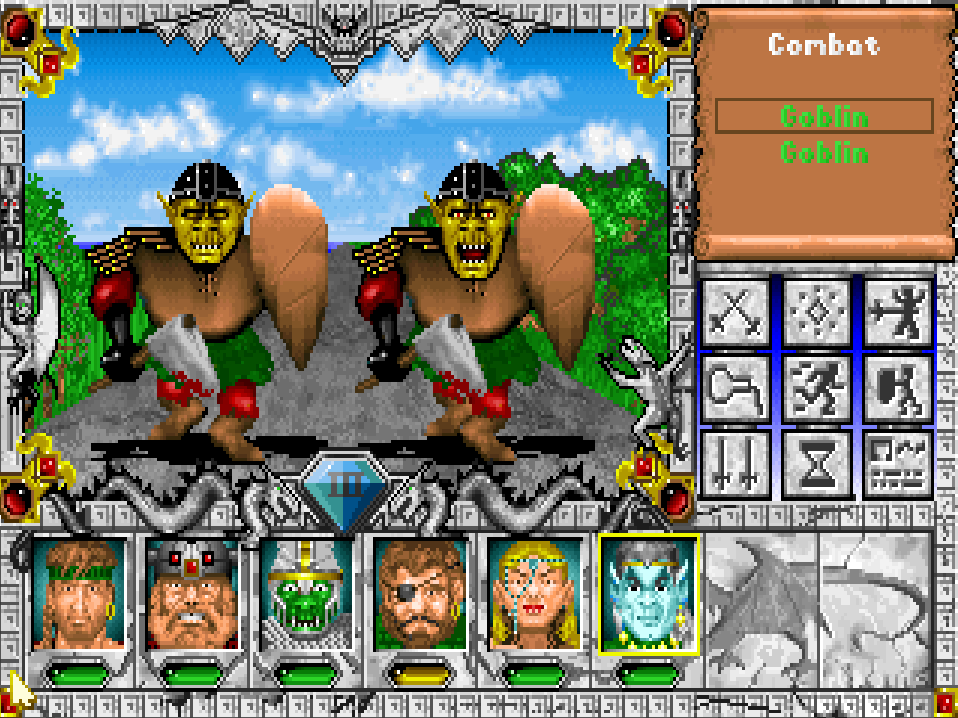Select the unhighlighted Goblin entry

824,153
